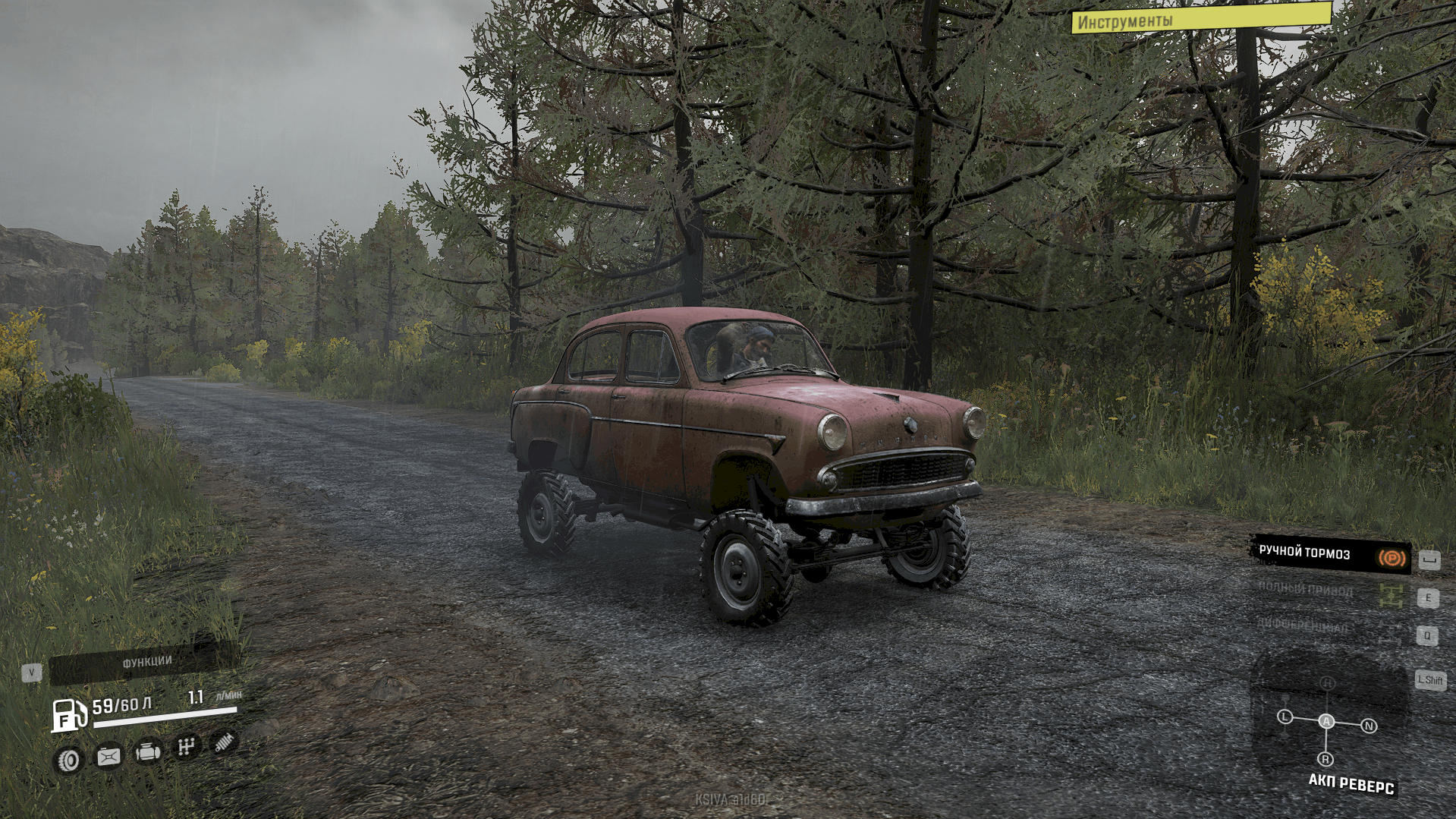Click the suspension spring damage icon
The height and width of the screenshot is (819, 1456).
click(x=224, y=742)
